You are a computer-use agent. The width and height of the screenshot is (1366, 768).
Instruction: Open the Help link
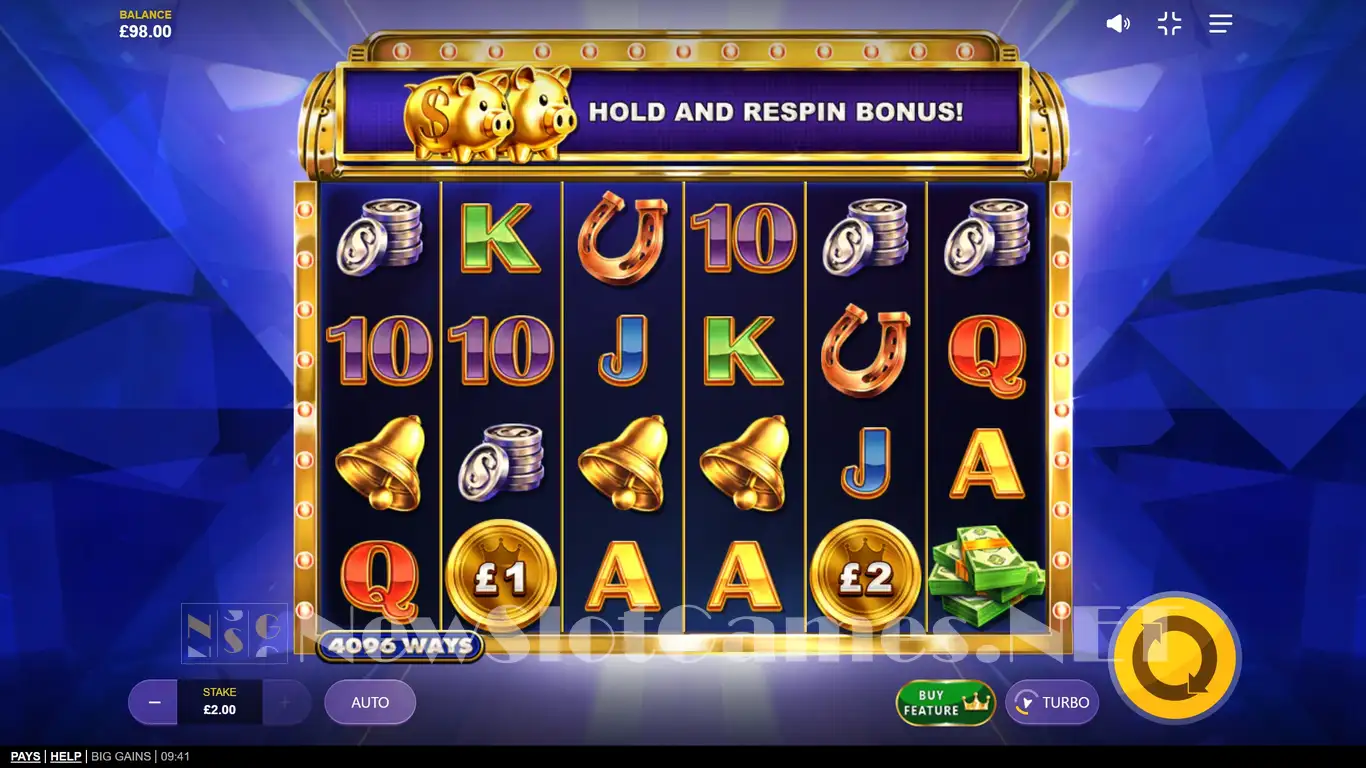coord(66,757)
